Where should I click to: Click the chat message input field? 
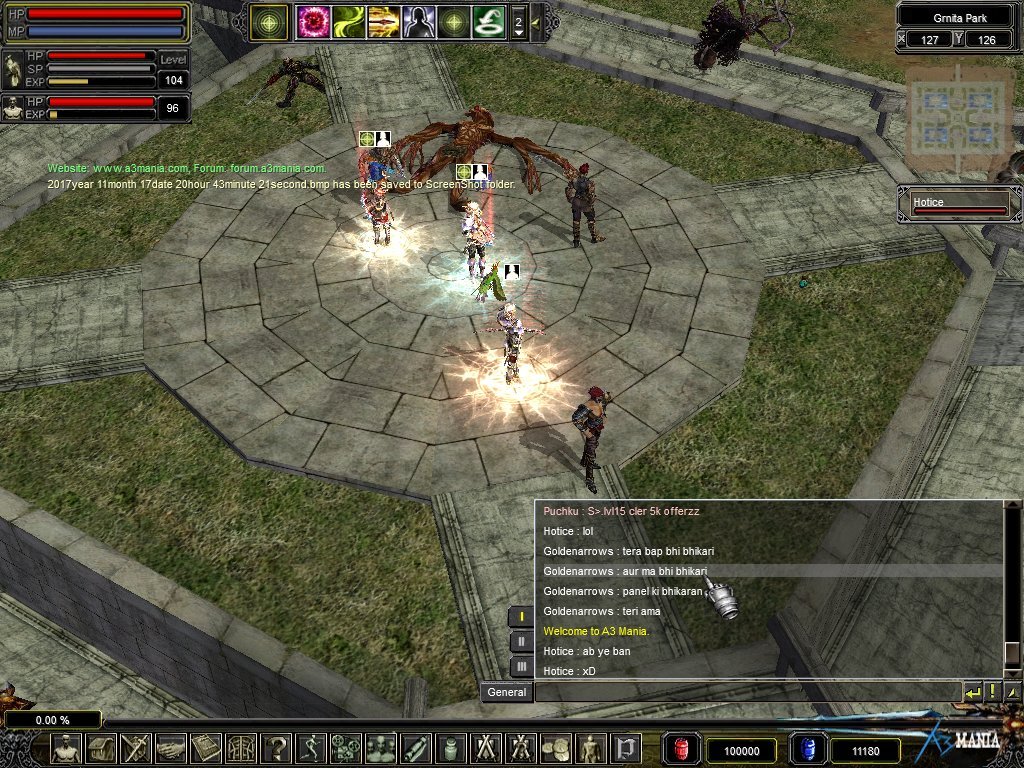745,692
